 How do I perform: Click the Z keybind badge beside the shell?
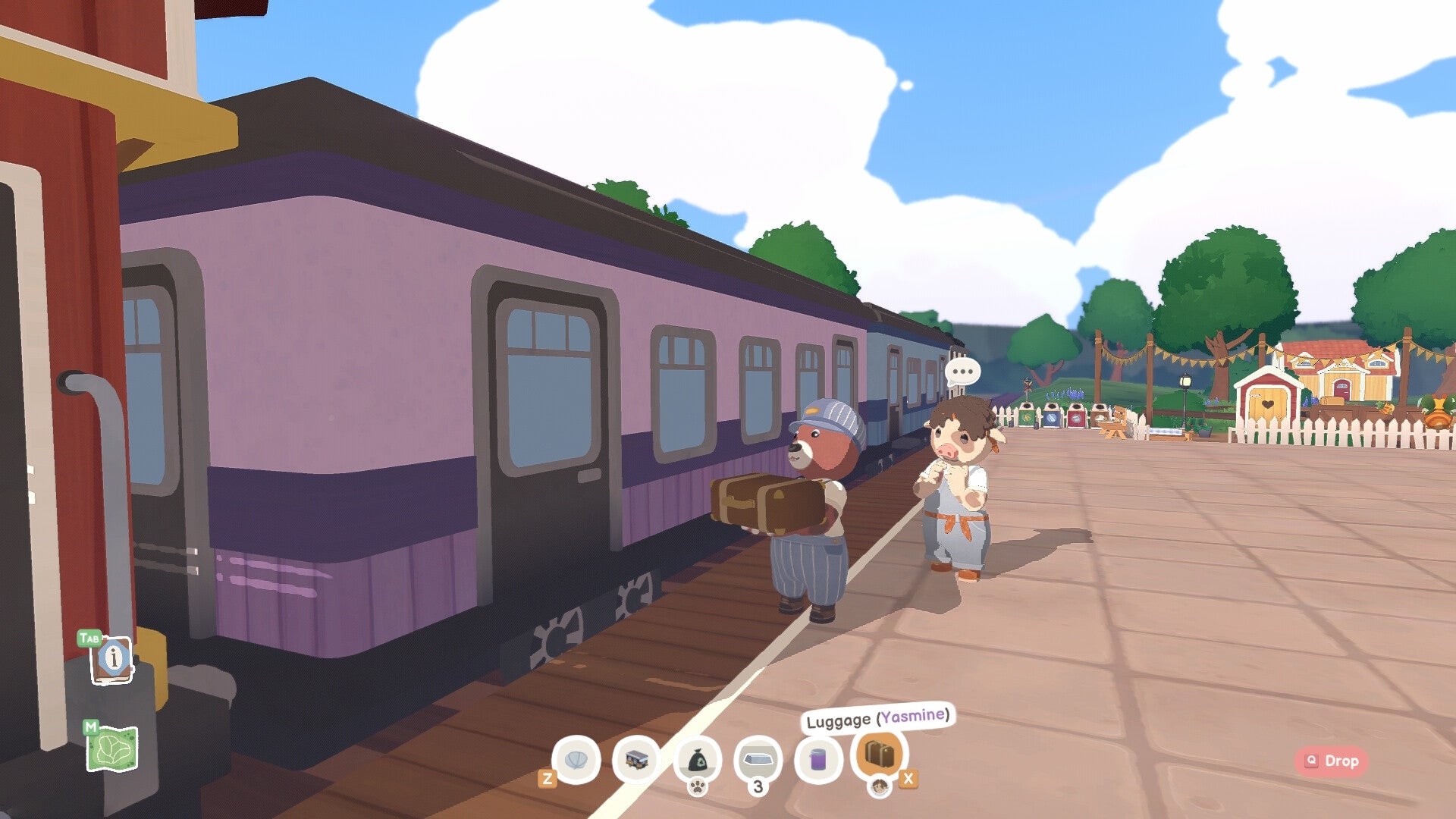point(548,777)
